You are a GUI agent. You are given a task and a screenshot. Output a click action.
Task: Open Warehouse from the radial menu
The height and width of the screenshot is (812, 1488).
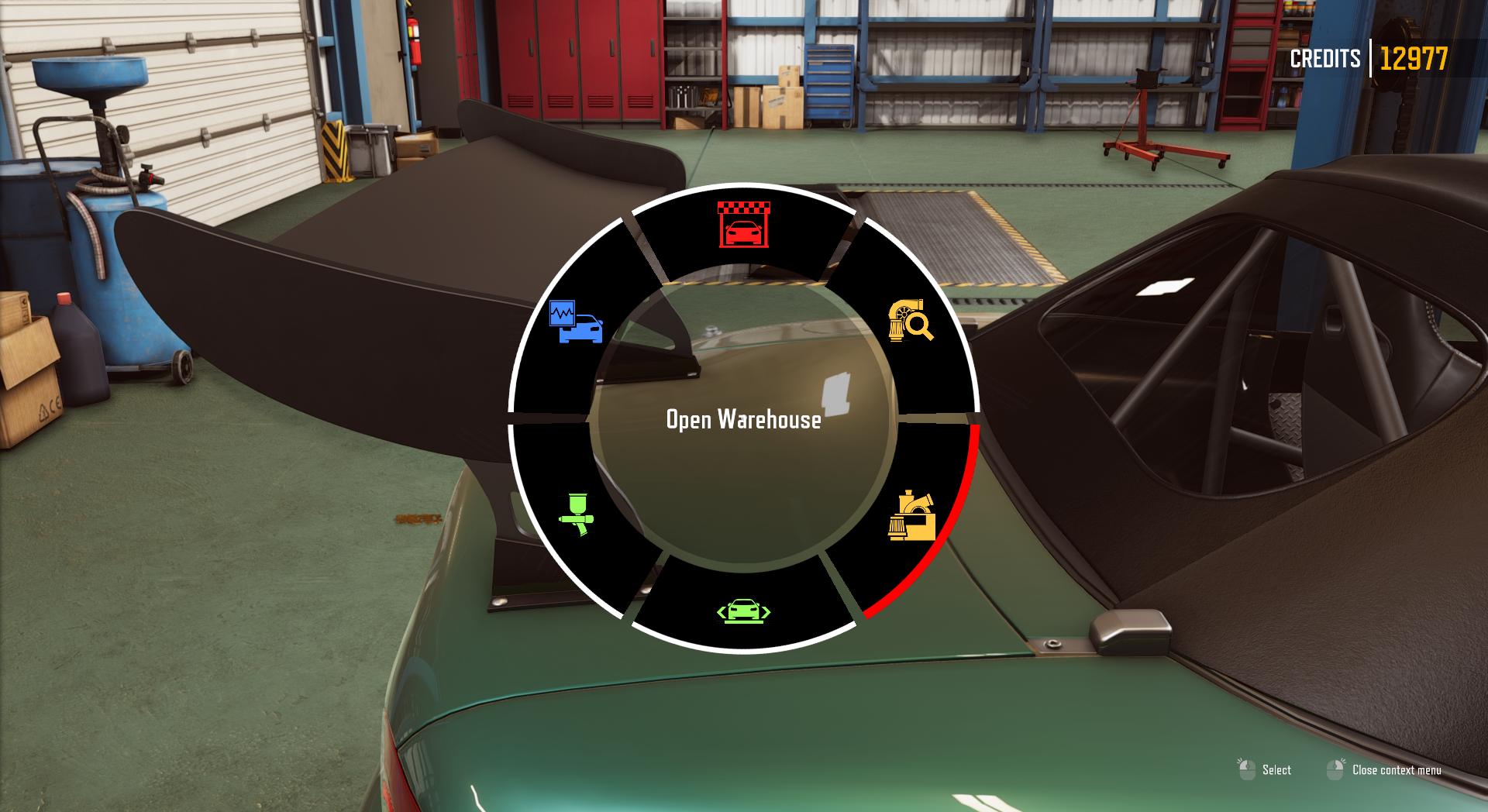[x=911, y=515]
